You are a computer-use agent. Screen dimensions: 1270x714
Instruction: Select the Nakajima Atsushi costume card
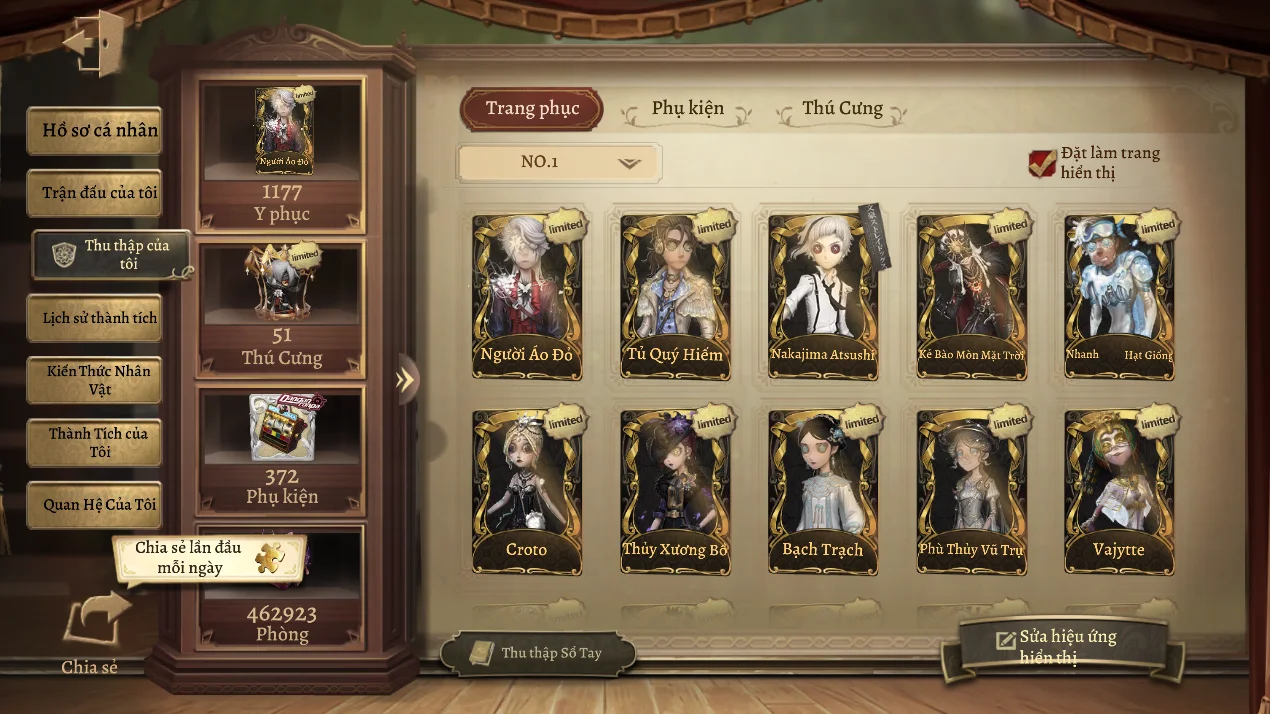pos(823,295)
